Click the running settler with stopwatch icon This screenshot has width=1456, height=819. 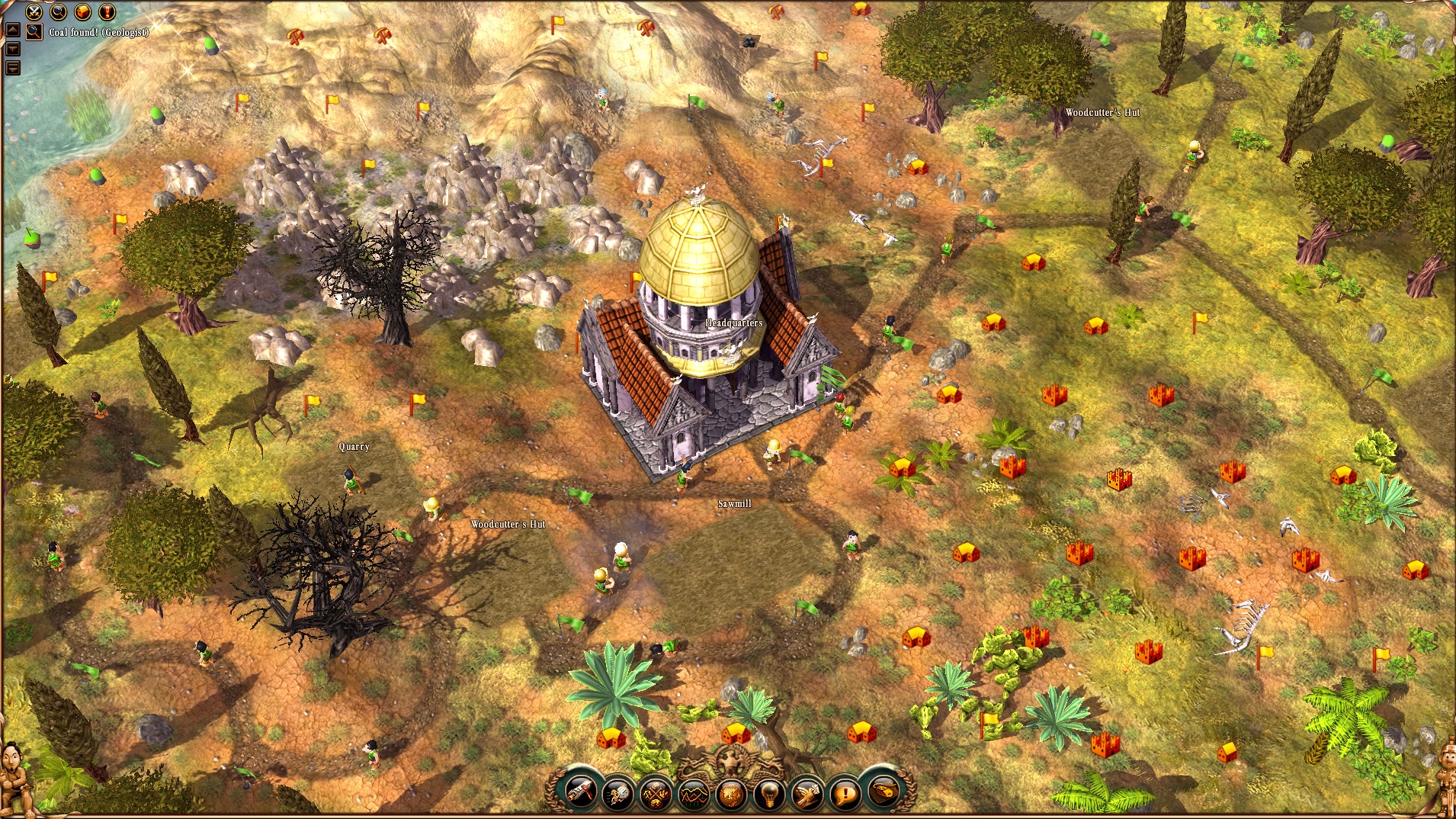[617, 794]
